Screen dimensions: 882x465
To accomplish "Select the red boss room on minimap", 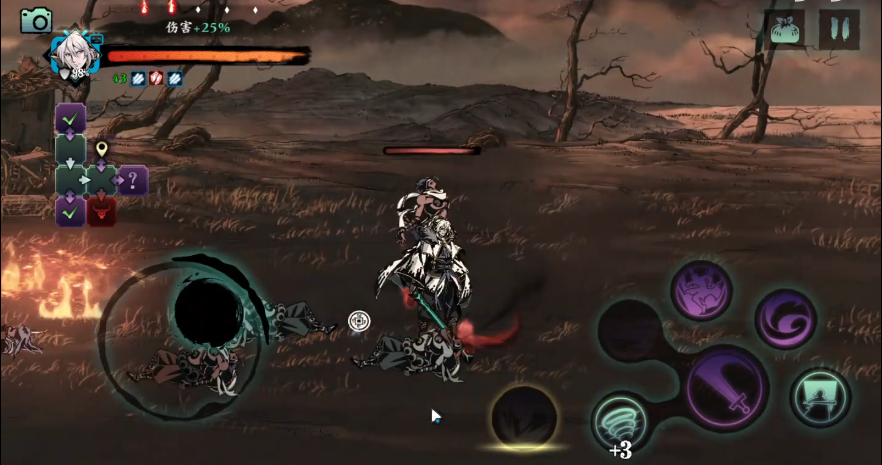I will coord(101,211).
